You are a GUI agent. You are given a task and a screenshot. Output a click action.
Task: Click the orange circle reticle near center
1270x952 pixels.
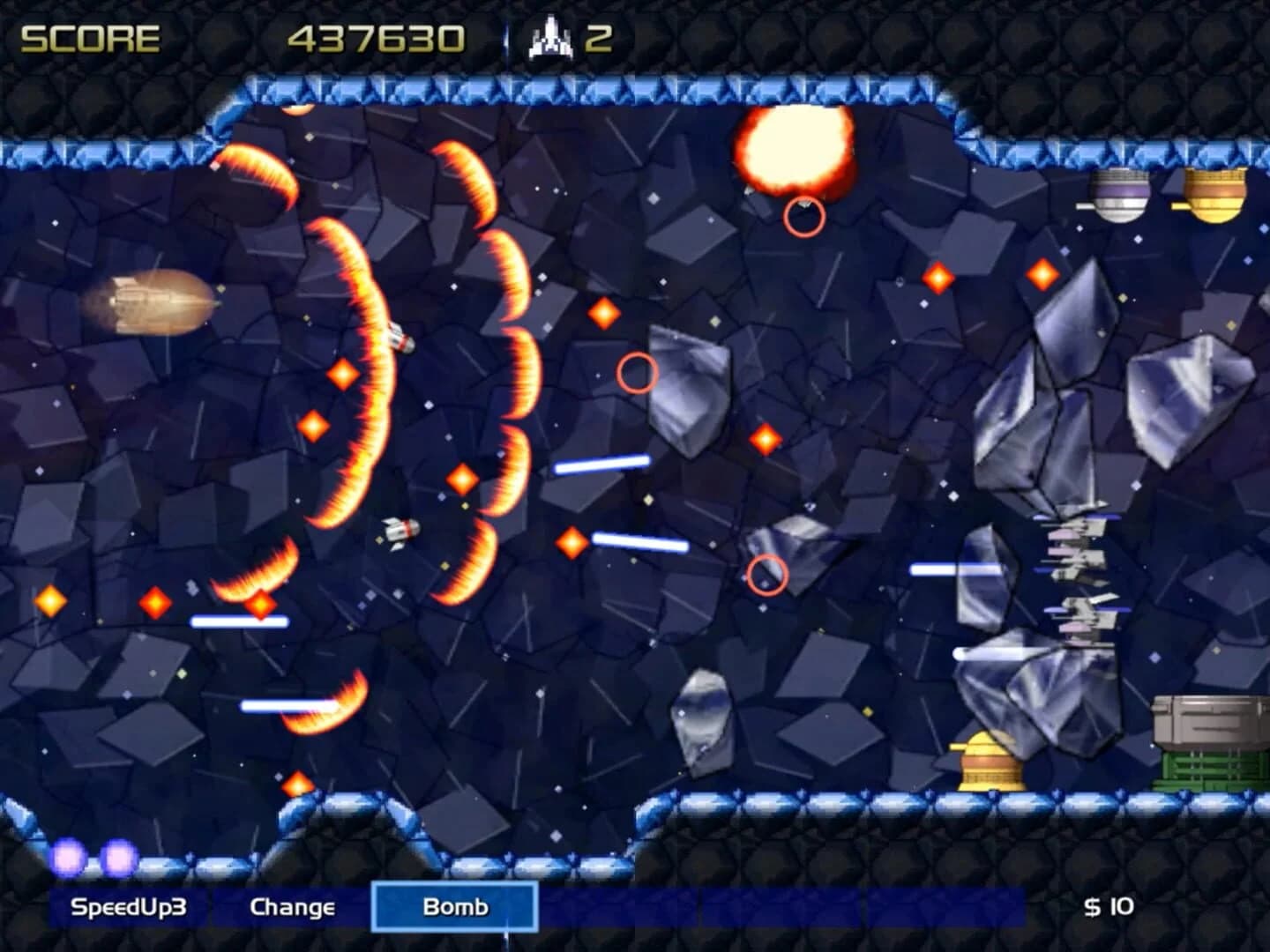point(639,374)
